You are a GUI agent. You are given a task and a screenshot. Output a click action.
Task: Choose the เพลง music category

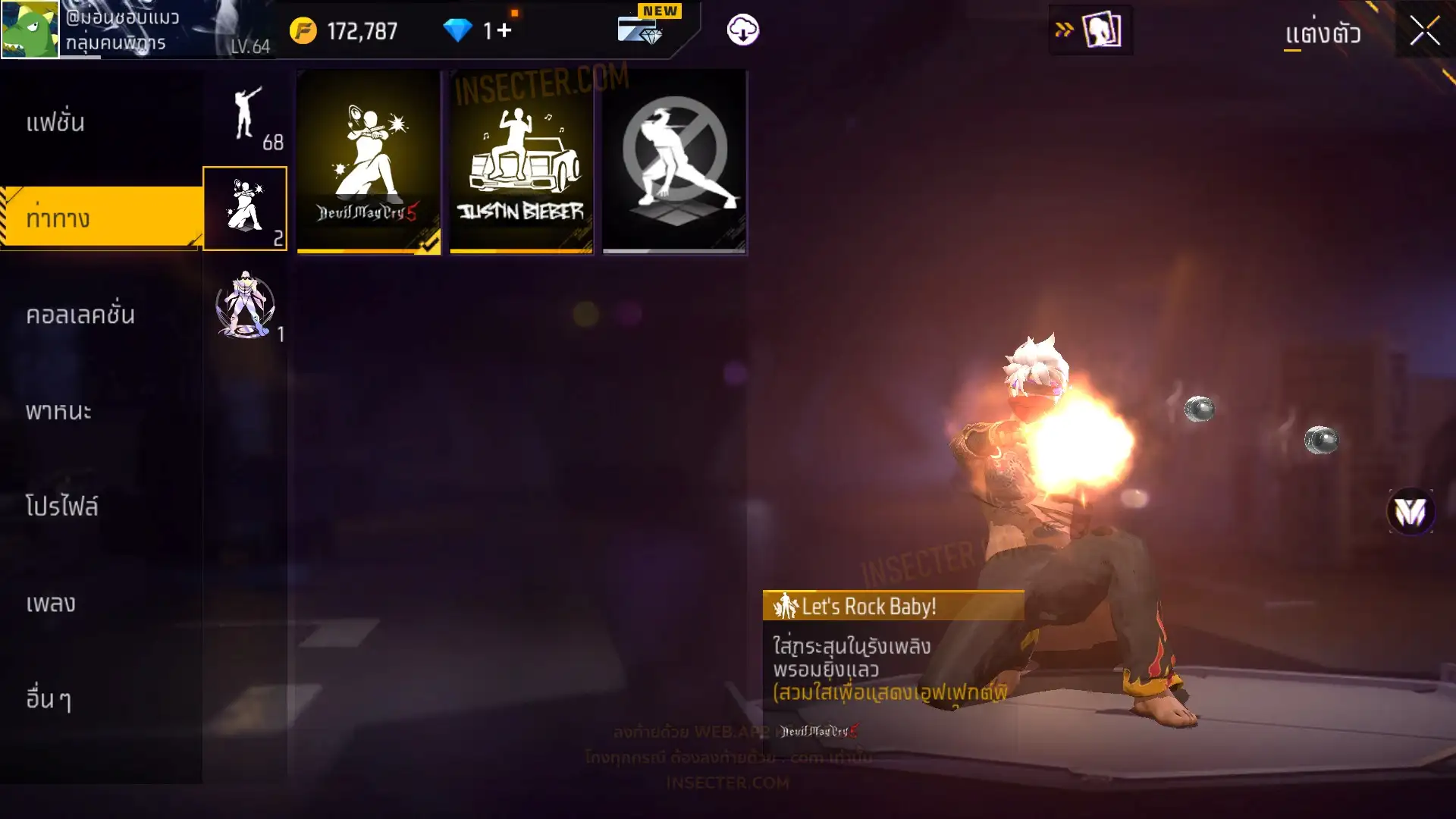tap(51, 603)
